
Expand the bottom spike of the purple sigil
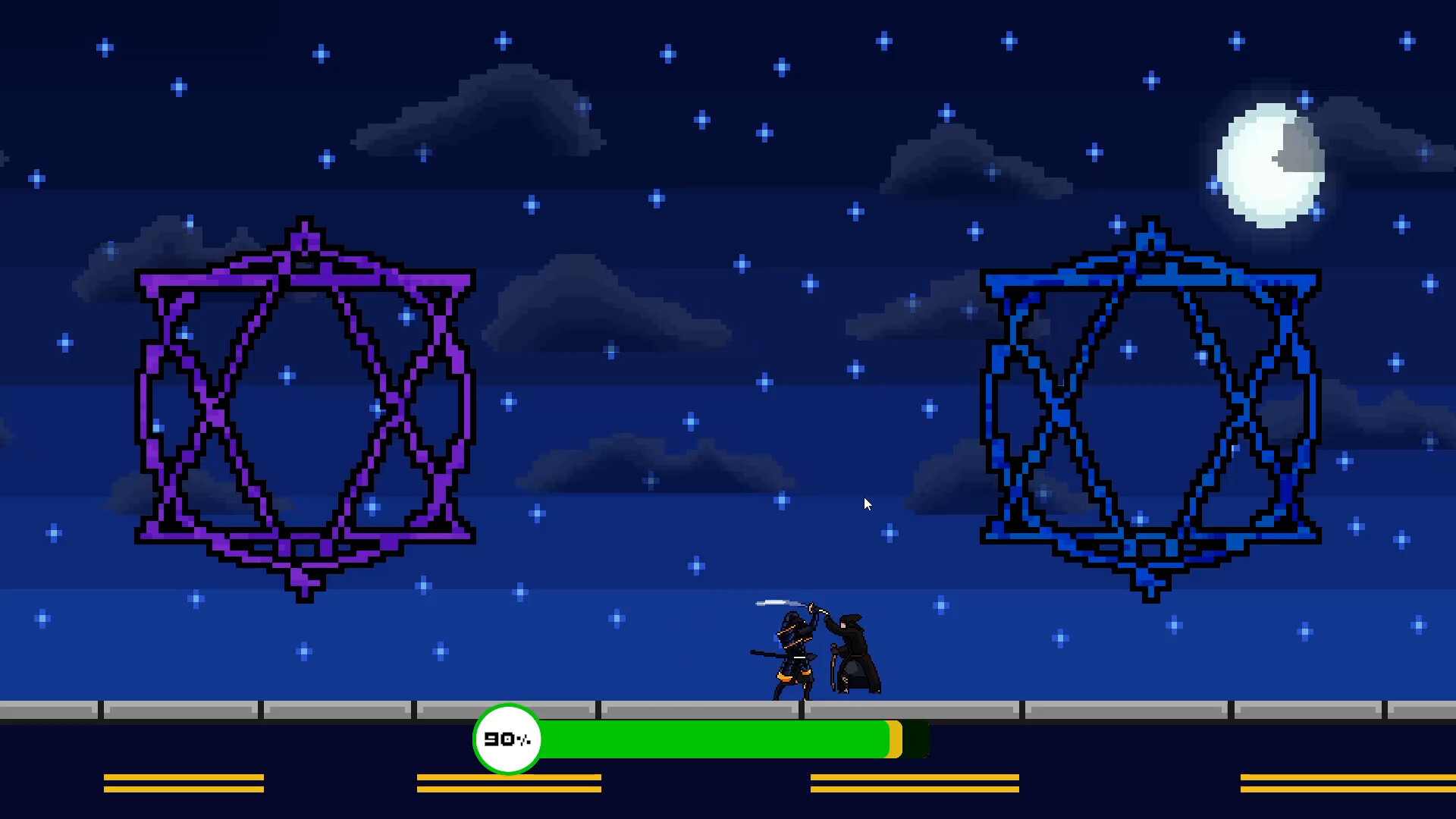303,591
